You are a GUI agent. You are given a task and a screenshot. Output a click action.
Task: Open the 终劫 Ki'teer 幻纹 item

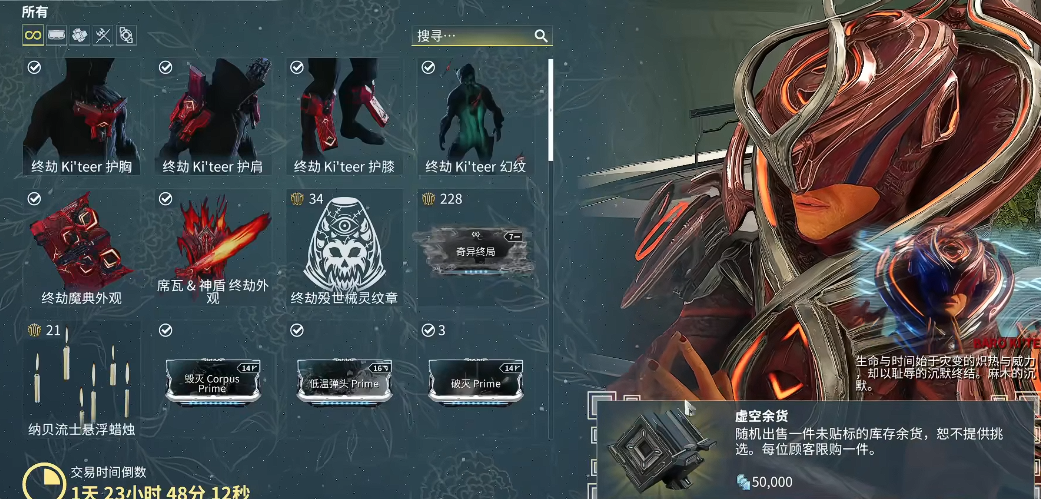[476, 117]
